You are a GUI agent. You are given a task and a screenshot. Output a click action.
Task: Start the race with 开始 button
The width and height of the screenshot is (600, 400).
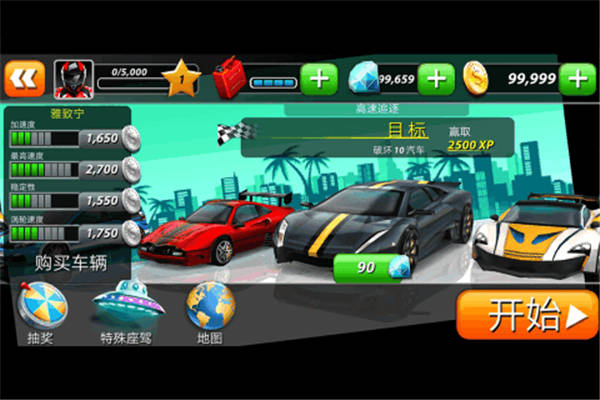[526, 316]
